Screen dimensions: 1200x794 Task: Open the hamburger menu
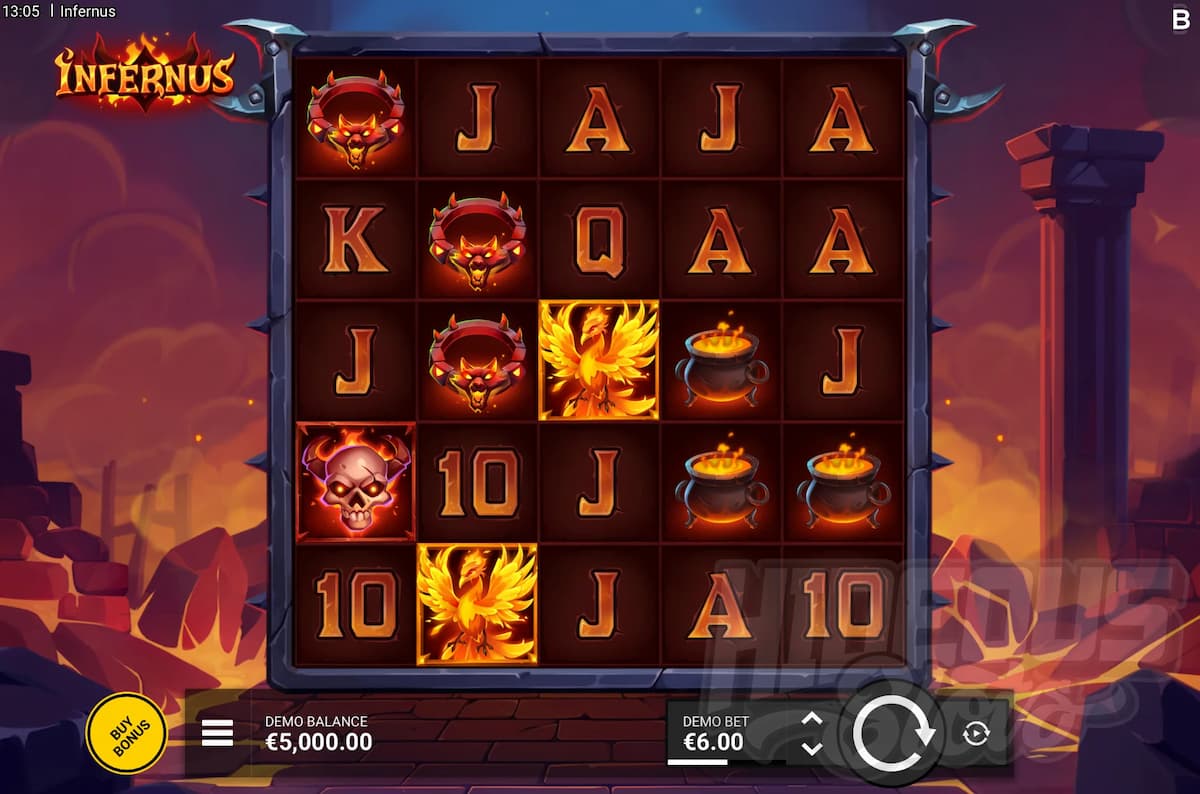tap(217, 733)
